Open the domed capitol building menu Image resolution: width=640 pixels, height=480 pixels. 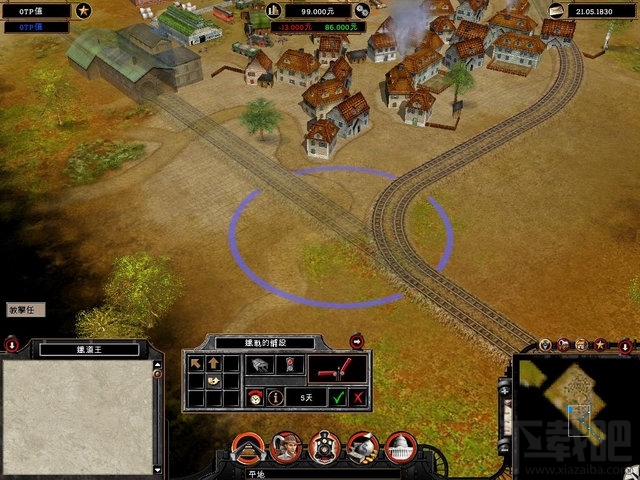click(401, 446)
